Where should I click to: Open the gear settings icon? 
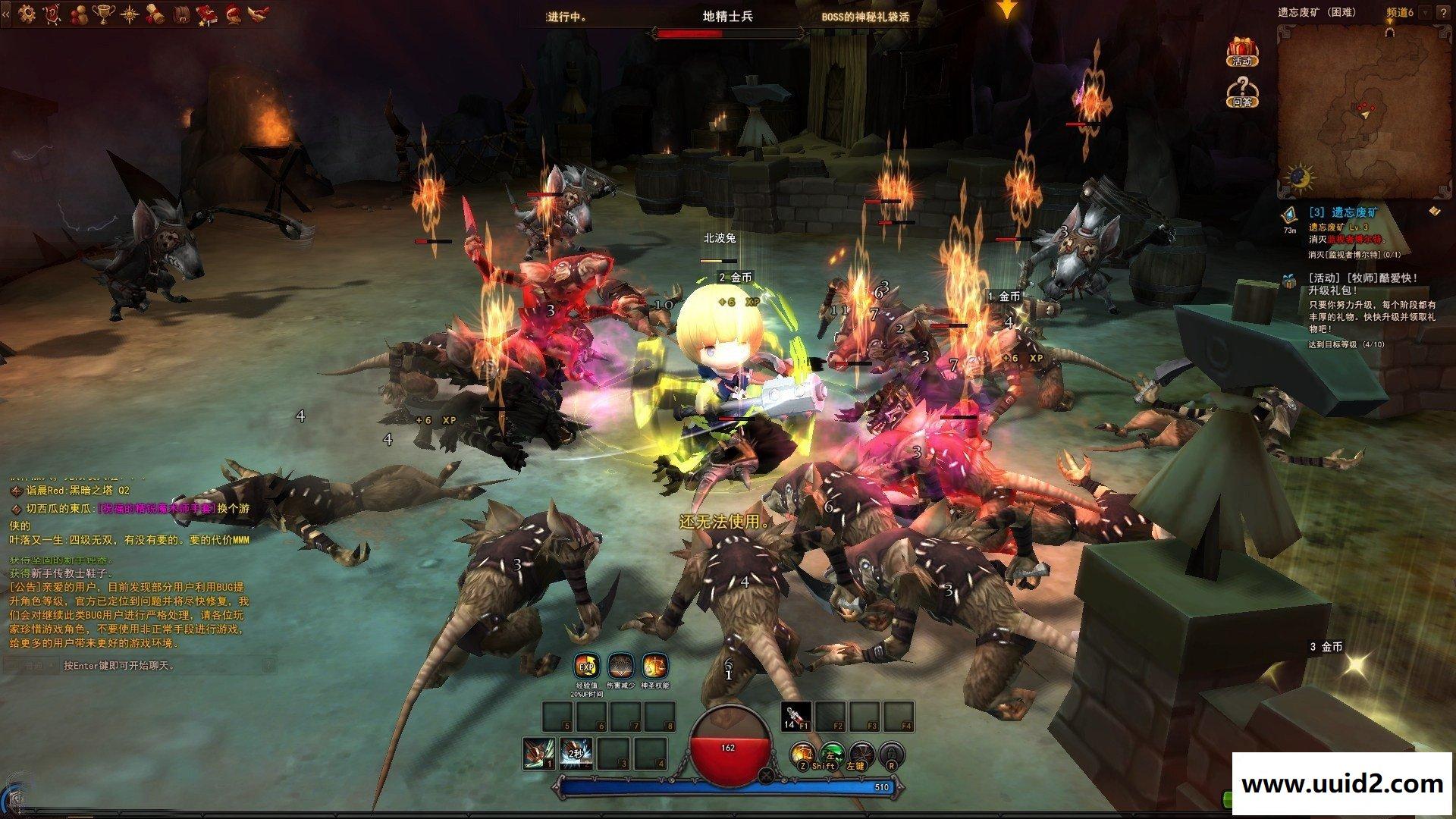(28, 12)
